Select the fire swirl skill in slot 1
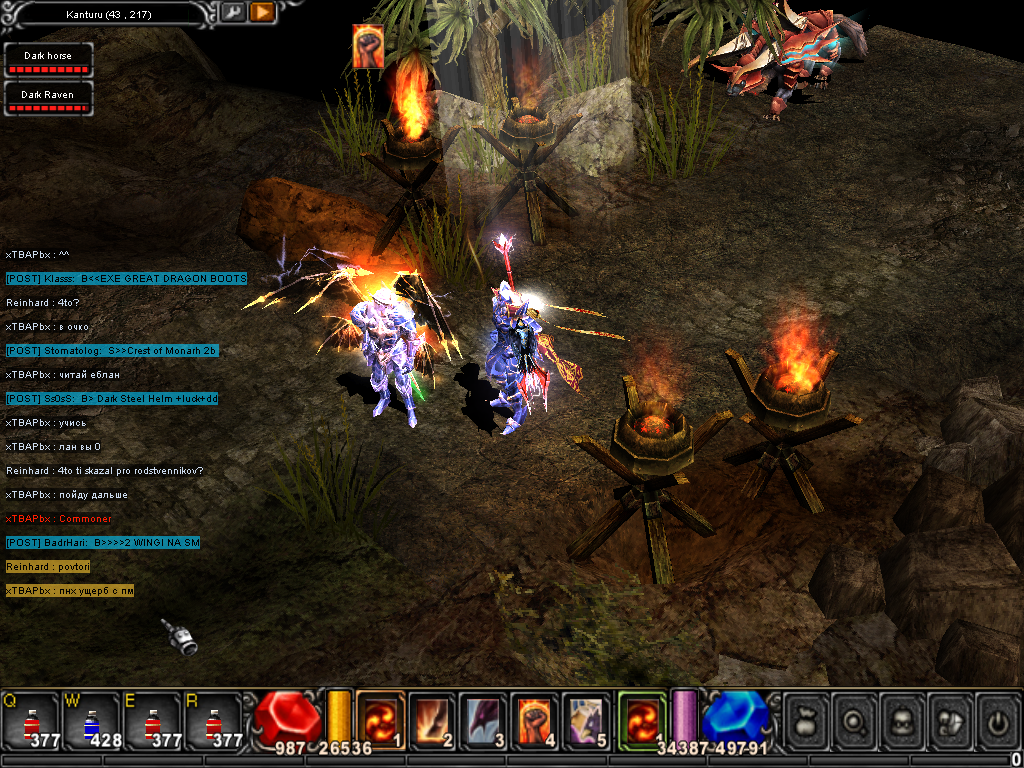The image size is (1024, 768). click(x=380, y=718)
